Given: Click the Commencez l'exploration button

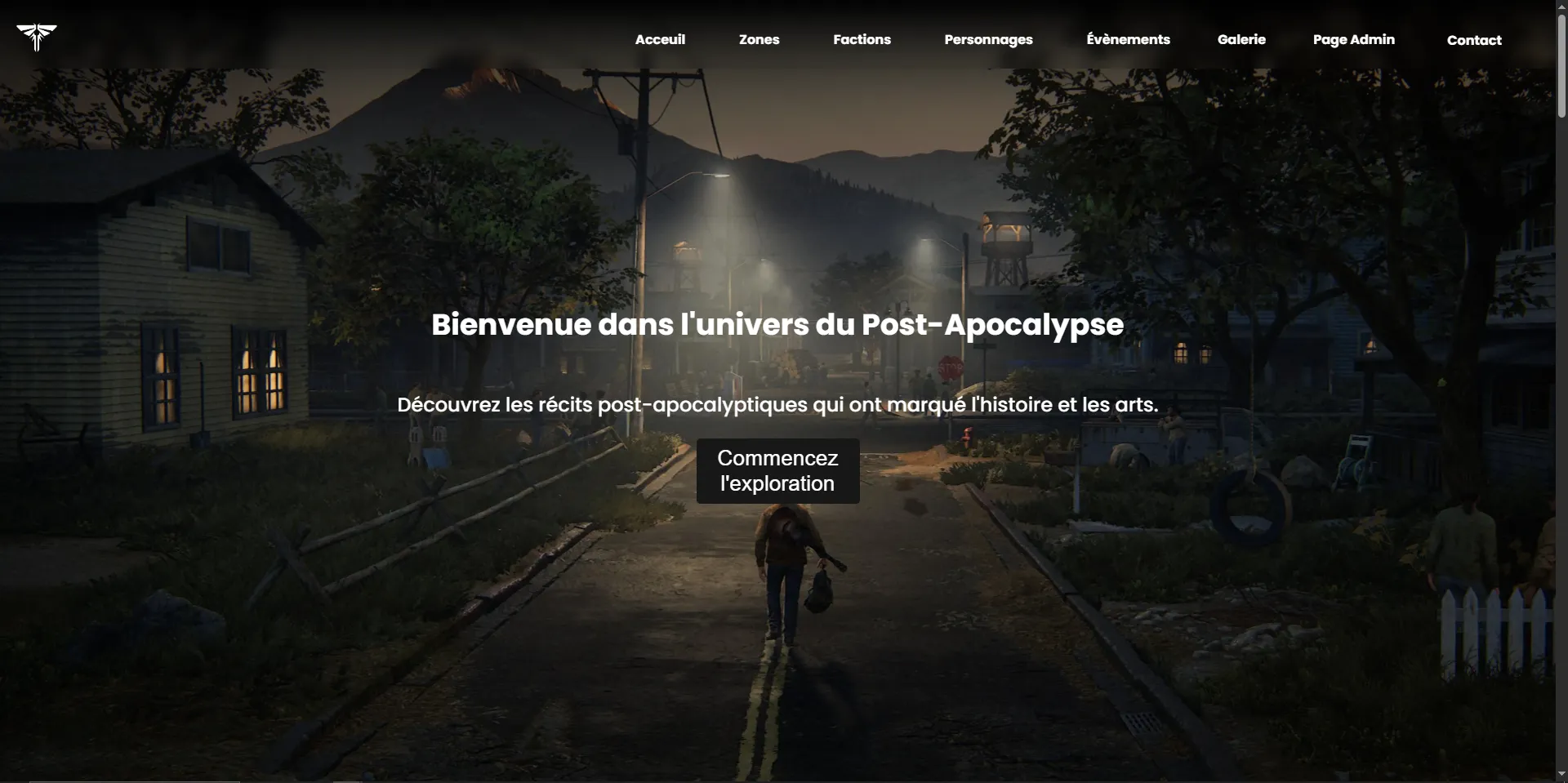Looking at the screenshot, I should 777,471.
